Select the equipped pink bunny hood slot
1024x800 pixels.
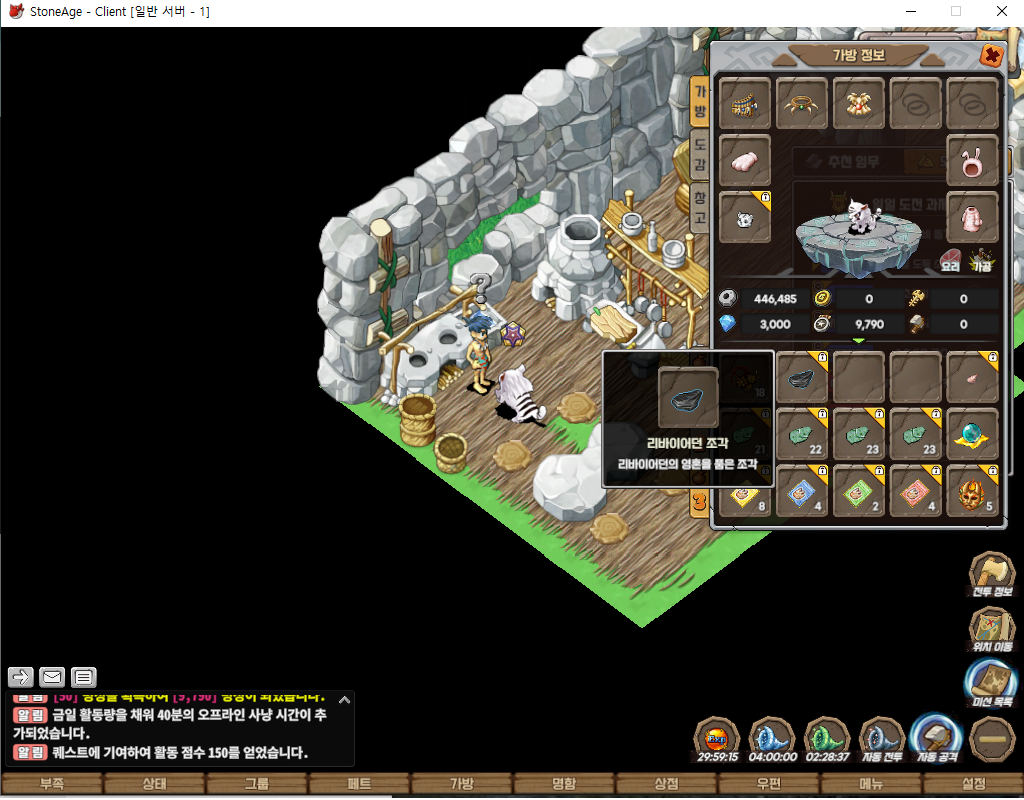(972, 160)
